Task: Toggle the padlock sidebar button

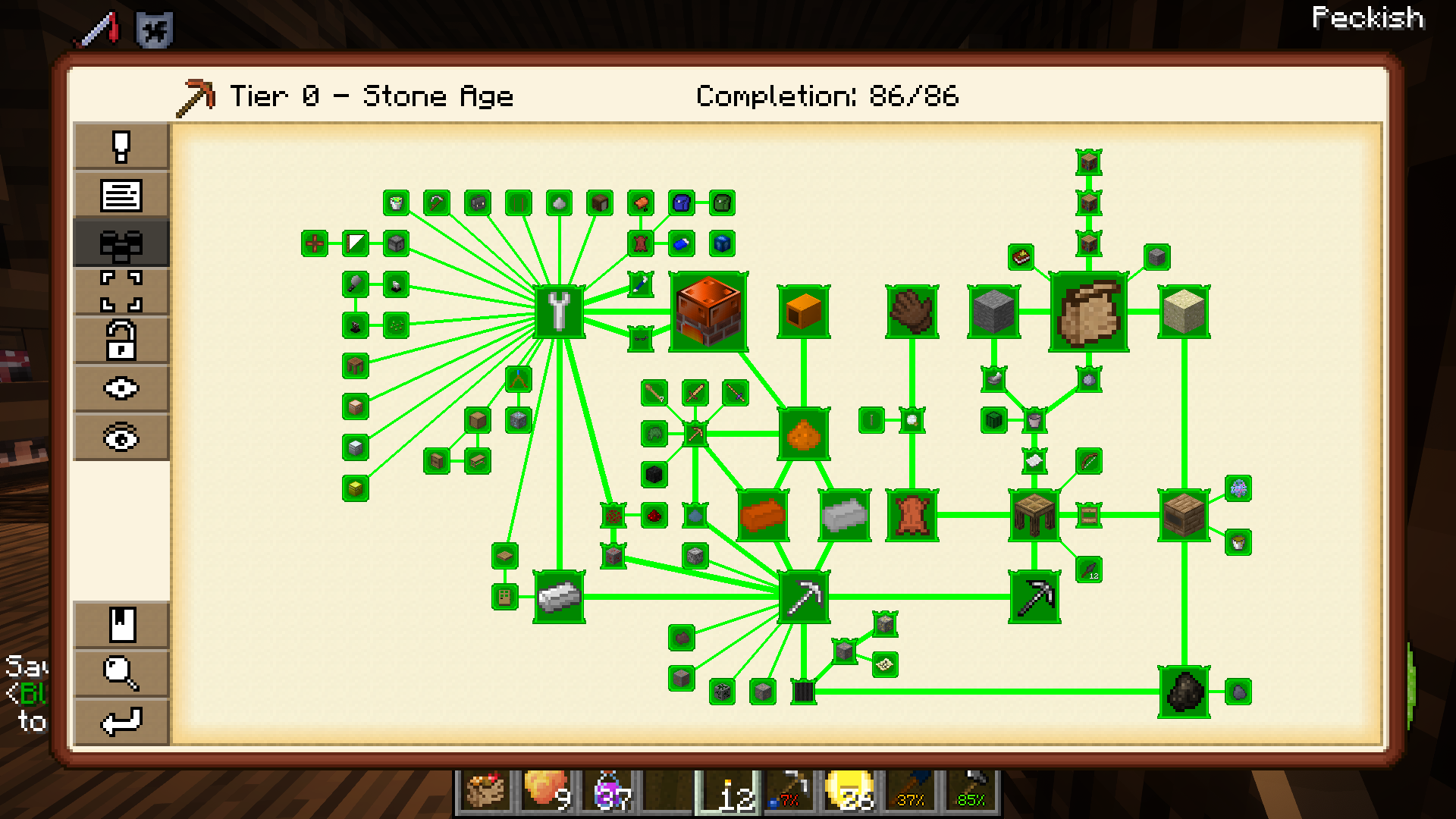Action: tap(121, 340)
